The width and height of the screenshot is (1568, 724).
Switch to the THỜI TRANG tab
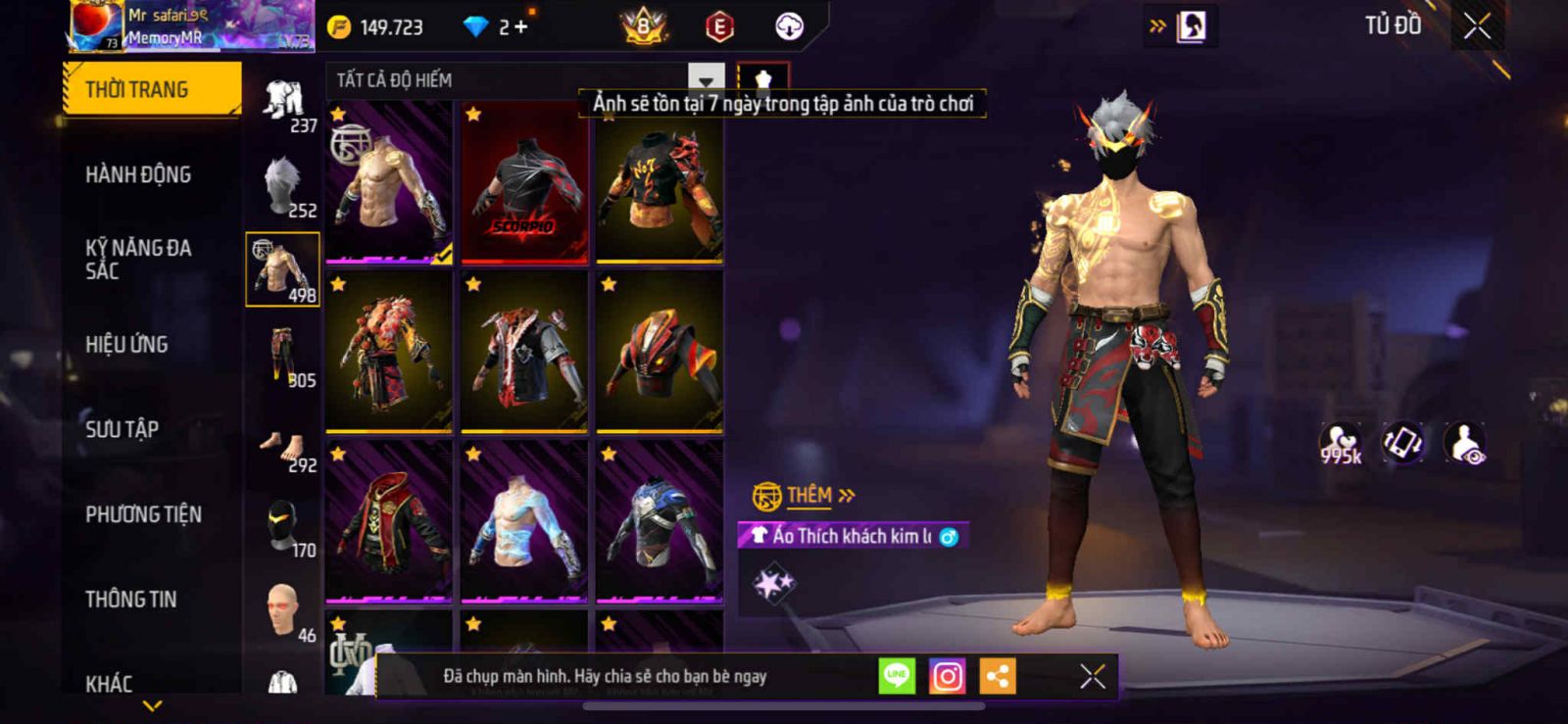pos(151,89)
